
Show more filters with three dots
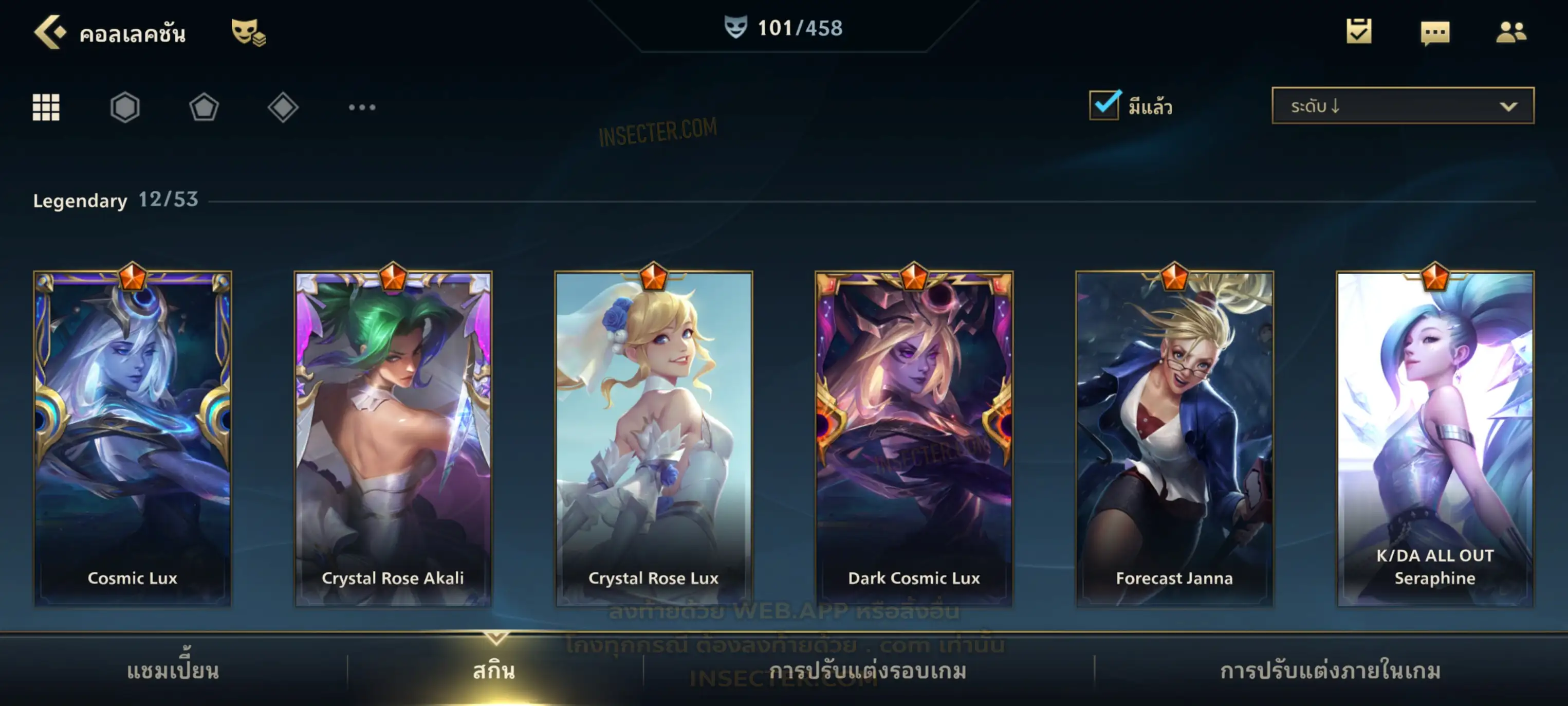click(x=362, y=108)
